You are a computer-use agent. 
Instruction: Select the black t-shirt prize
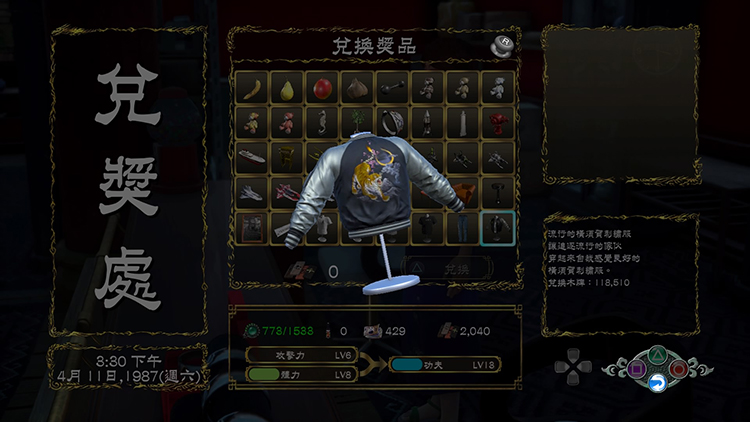pyautogui.click(x=427, y=227)
